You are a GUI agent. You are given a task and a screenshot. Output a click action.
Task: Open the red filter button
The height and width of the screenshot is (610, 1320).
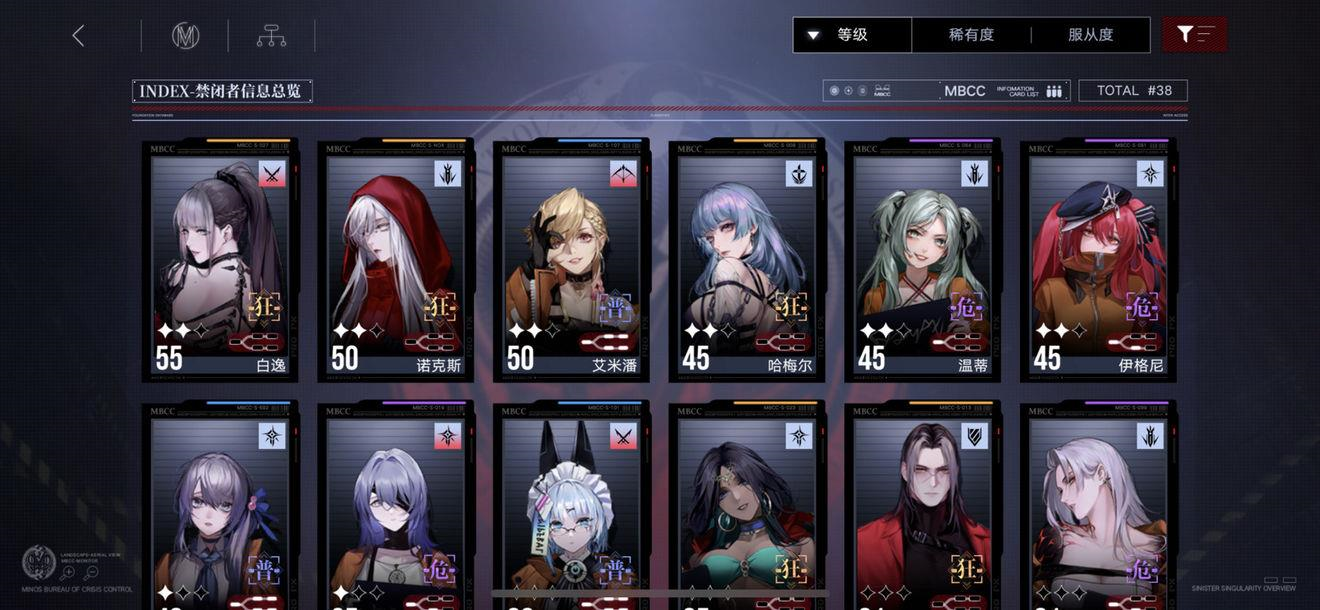[x=1194, y=35]
